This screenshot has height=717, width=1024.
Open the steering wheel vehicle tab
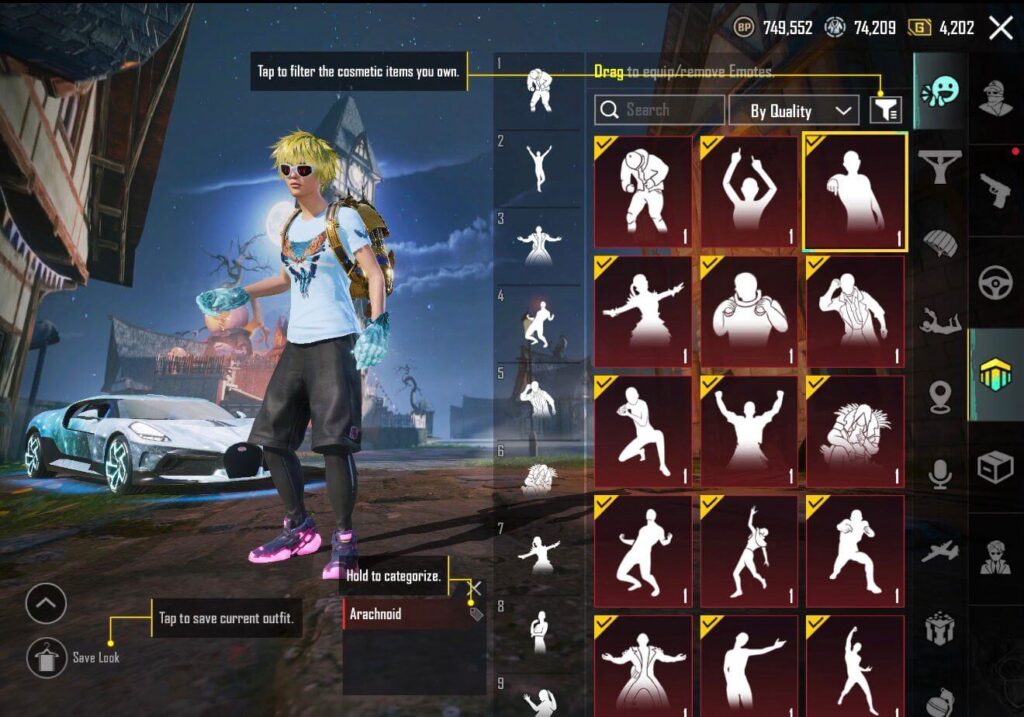[x=995, y=281]
